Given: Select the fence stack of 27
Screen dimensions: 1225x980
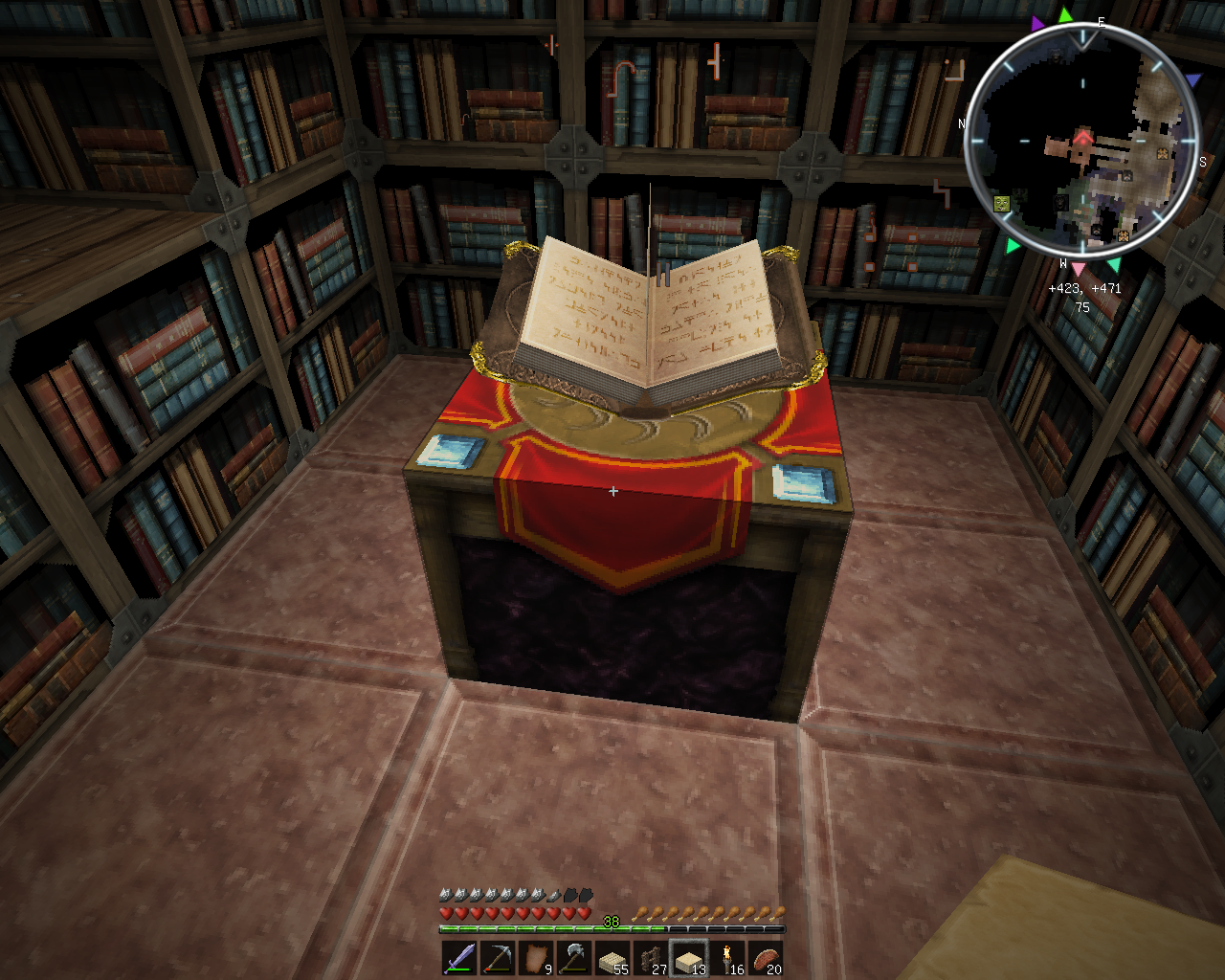Looking at the screenshot, I should (651, 958).
